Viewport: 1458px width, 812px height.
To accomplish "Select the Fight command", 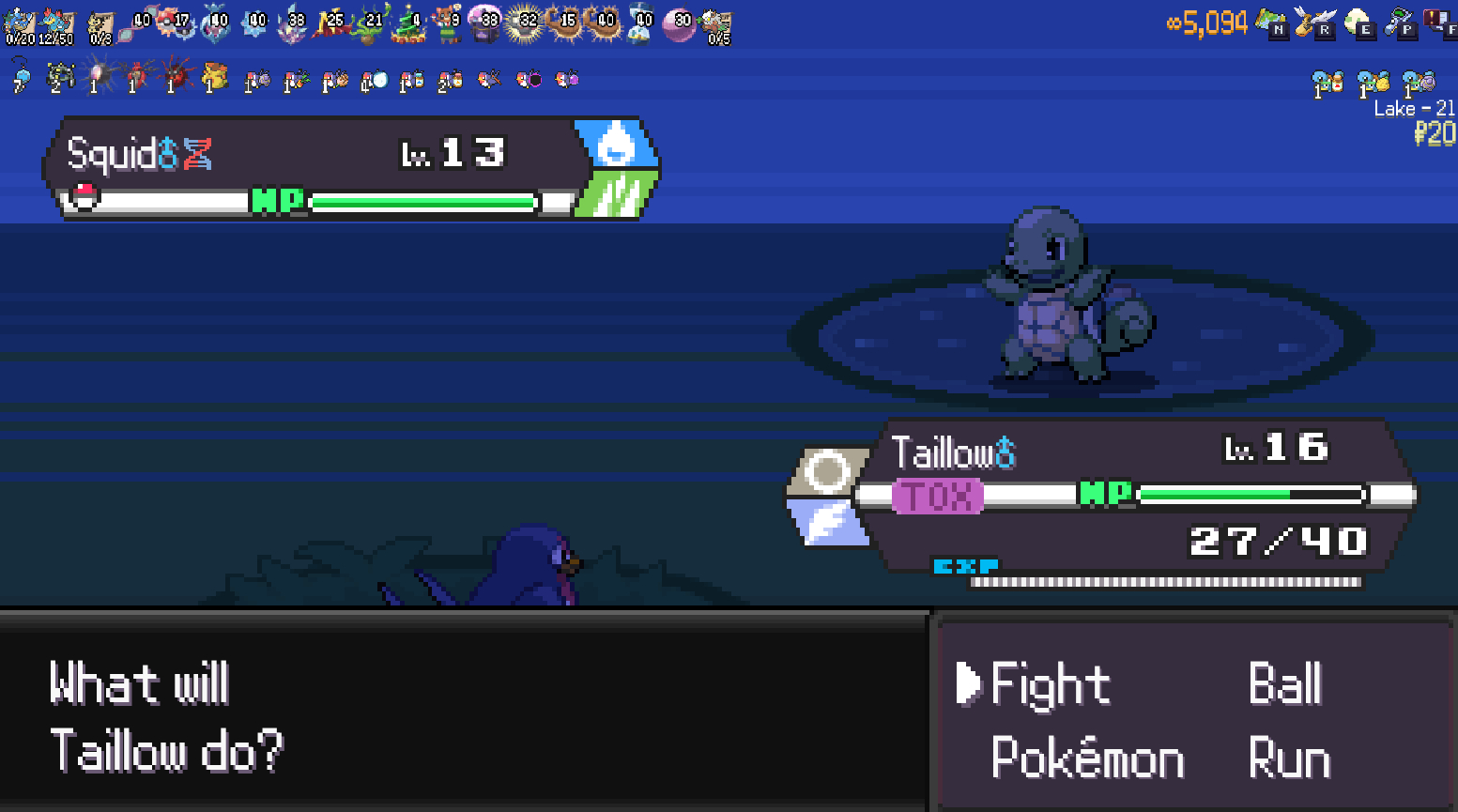I will tap(1050, 683).
